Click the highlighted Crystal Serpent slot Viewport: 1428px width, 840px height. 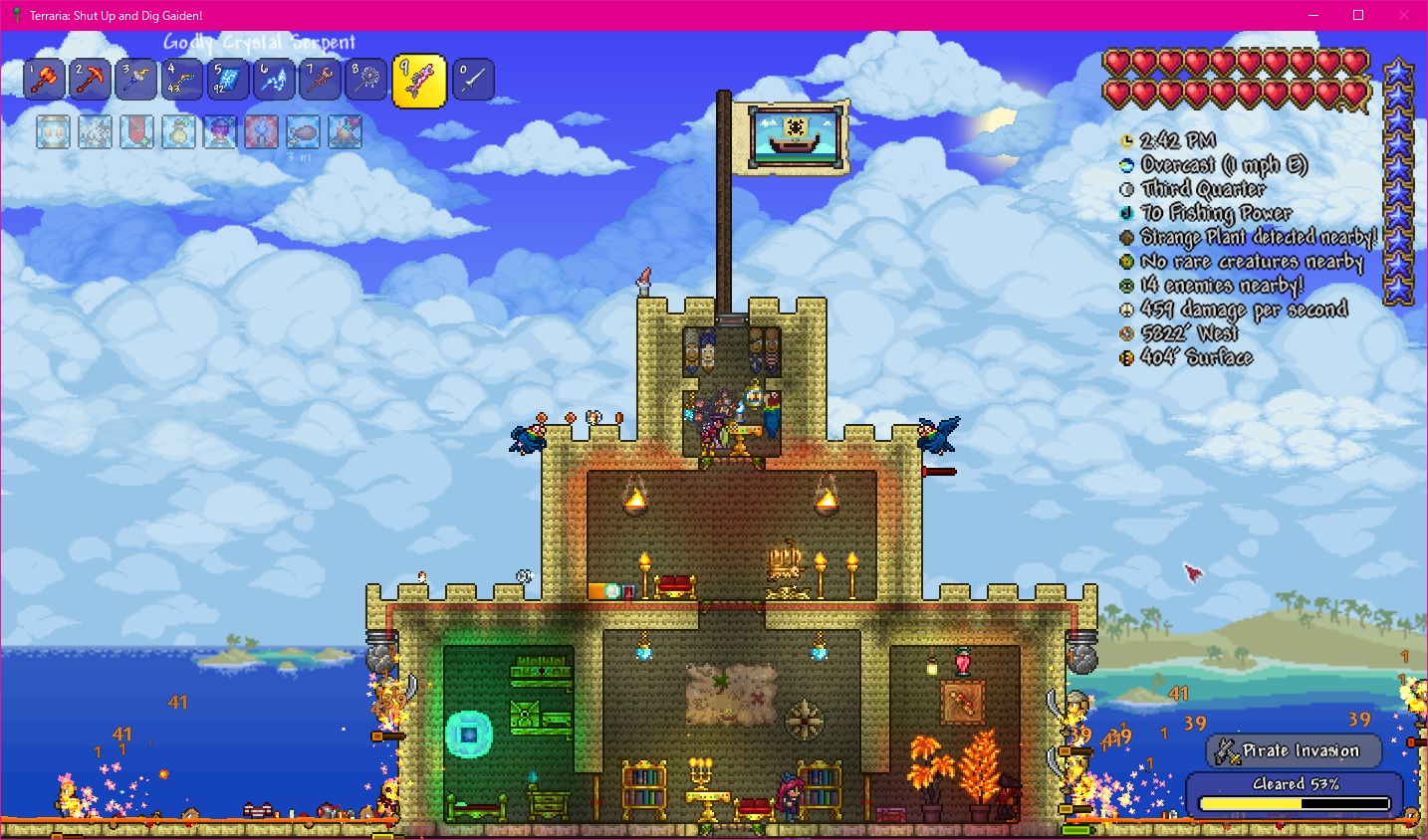click(x=419, y=81)
